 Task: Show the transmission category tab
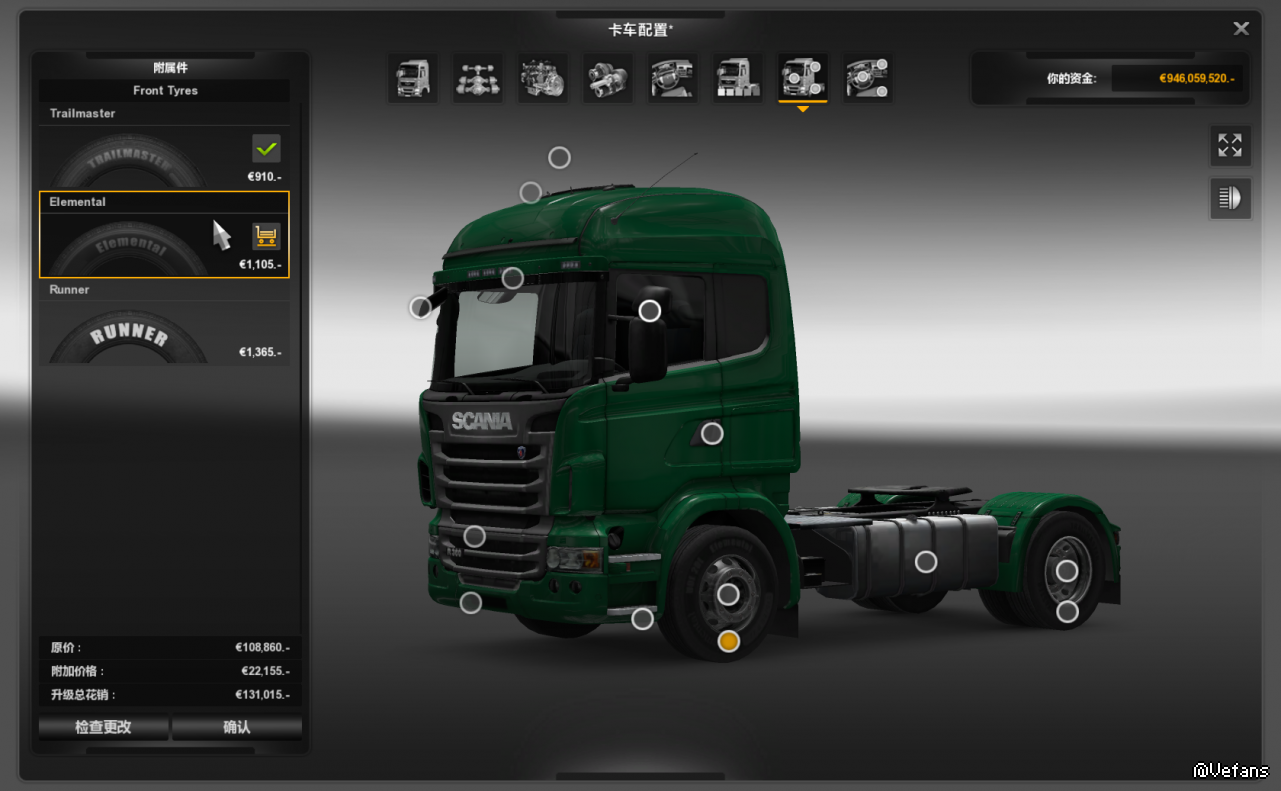click(608, 78)
